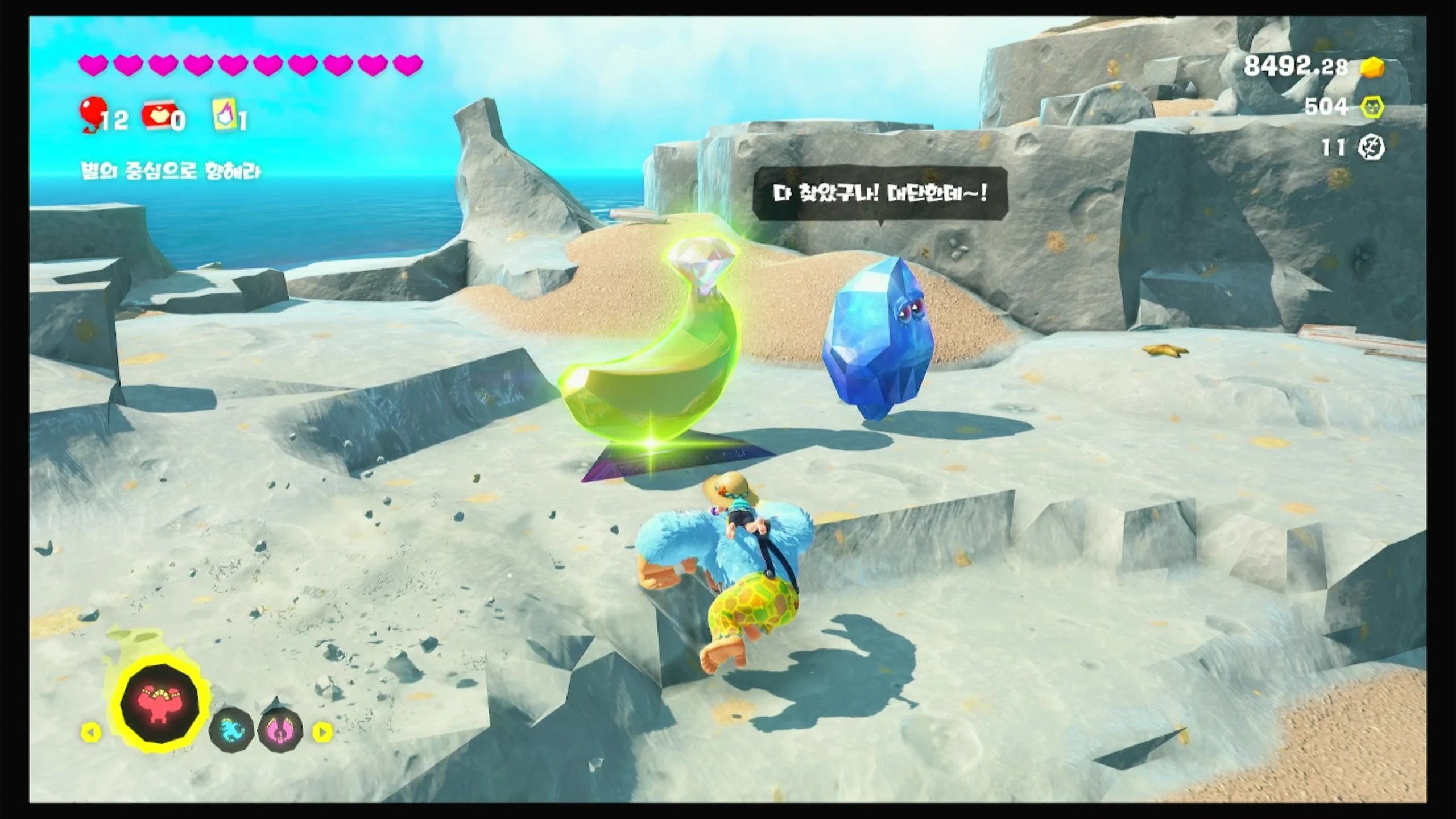
Task: Choose the blue Zebra Bananza transformation icon
Action: point(231,731)
